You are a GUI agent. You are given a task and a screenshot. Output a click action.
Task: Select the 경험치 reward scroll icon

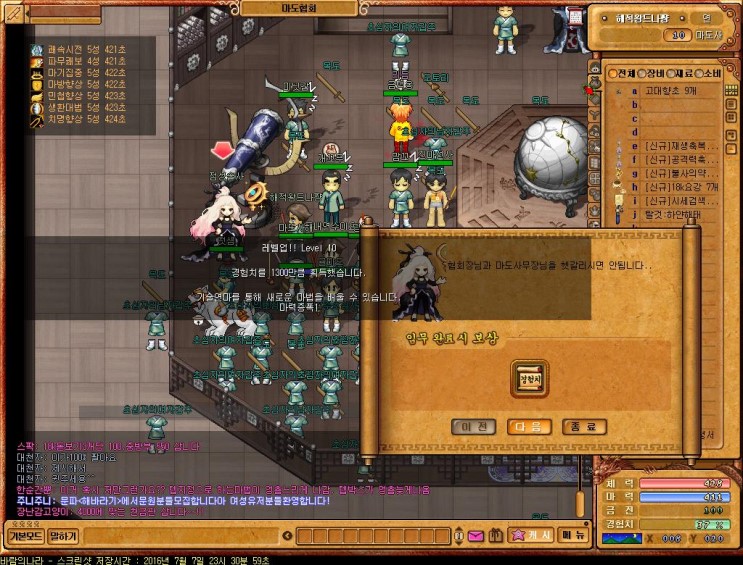529,379
